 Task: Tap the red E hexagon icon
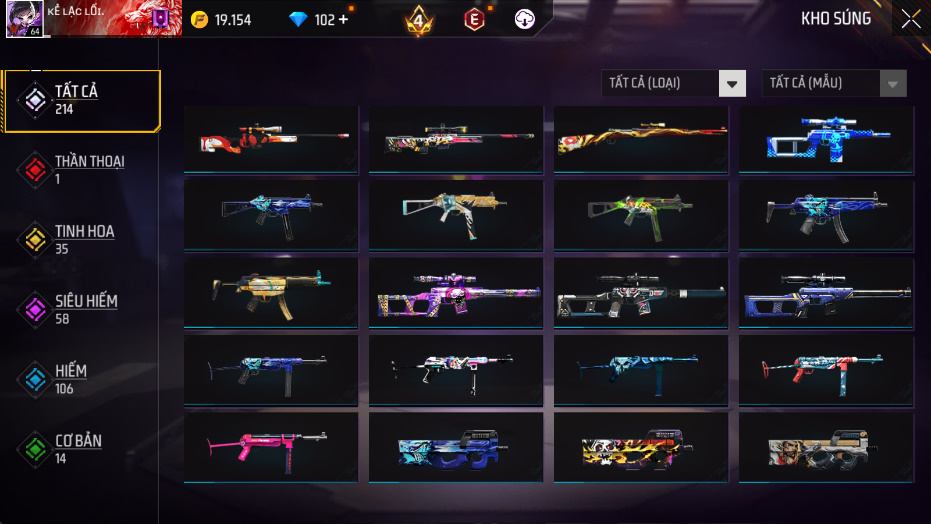(x=474, y=19)
